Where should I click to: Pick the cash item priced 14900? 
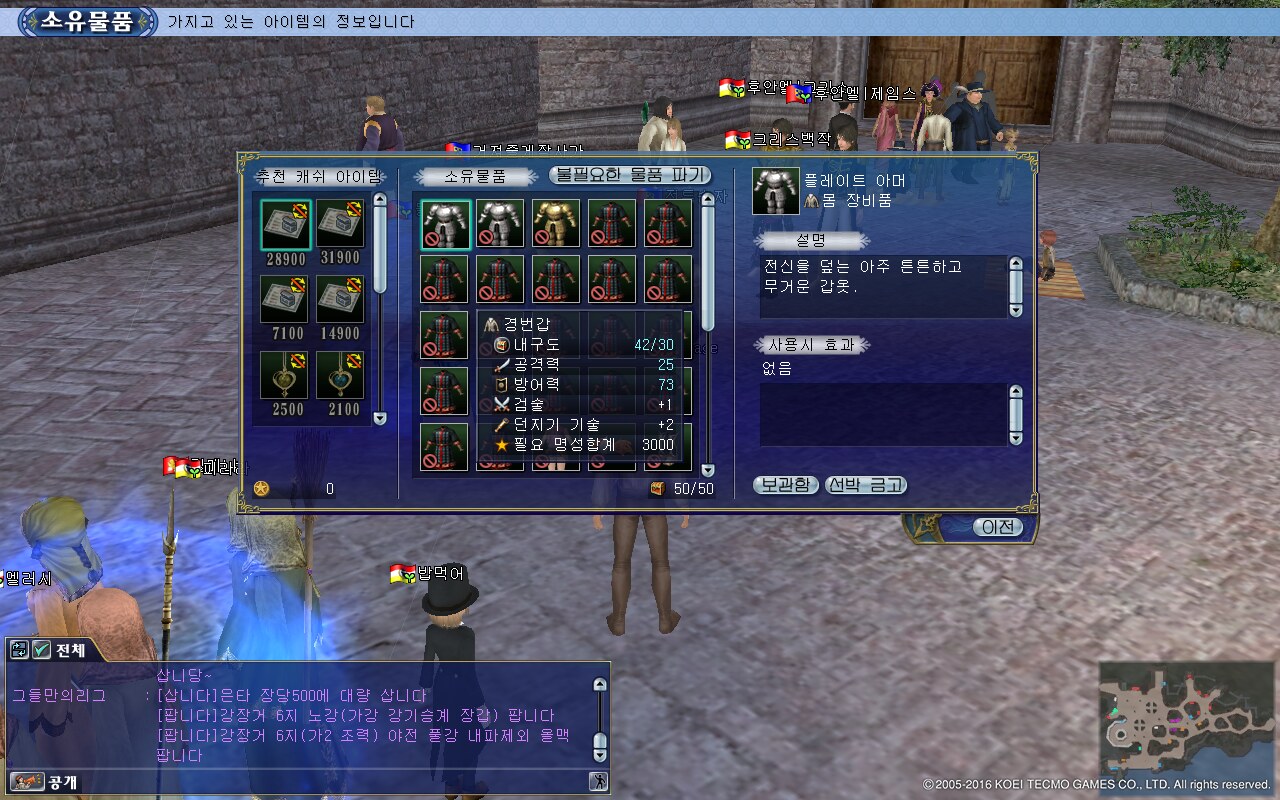341,299
